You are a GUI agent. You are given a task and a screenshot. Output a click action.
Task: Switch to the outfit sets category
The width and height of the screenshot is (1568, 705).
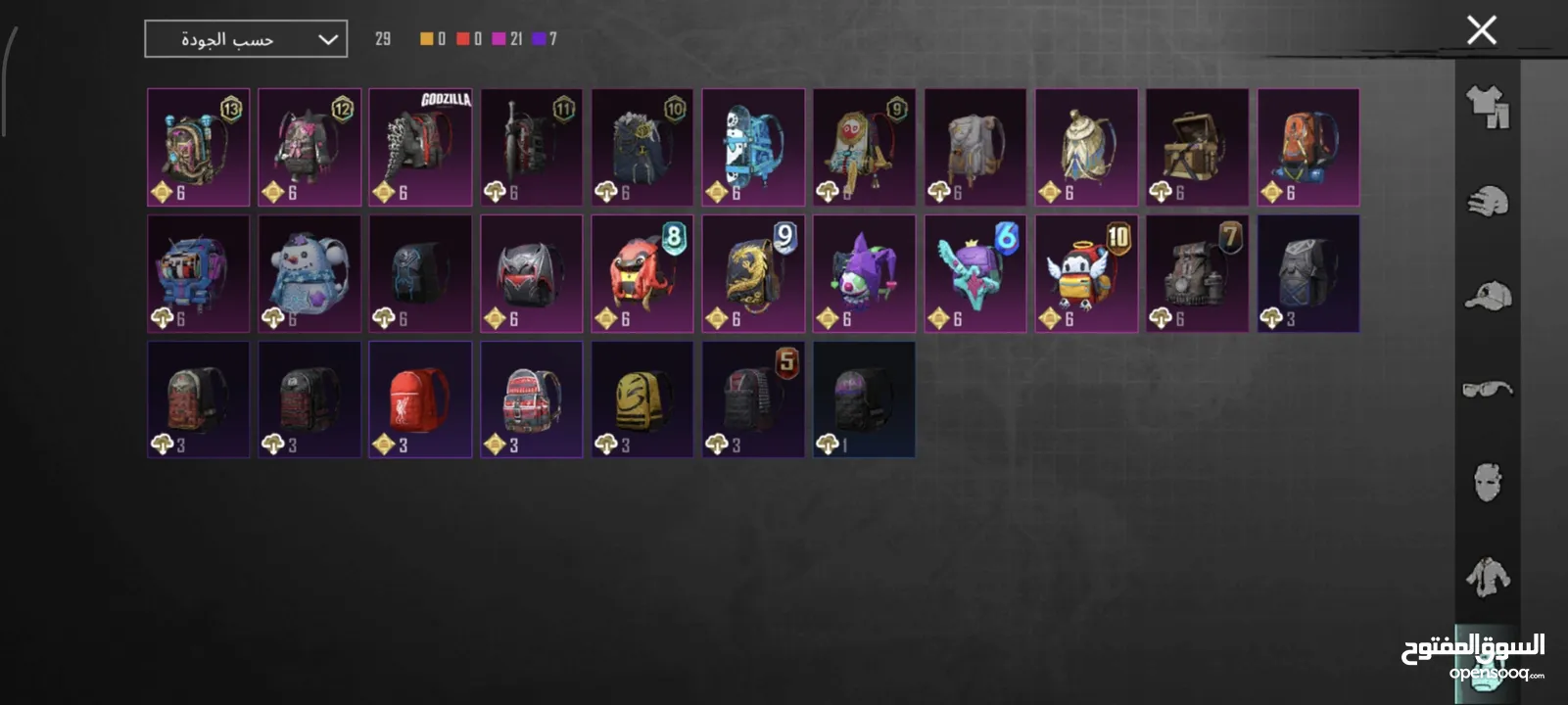pos(1488,107)
